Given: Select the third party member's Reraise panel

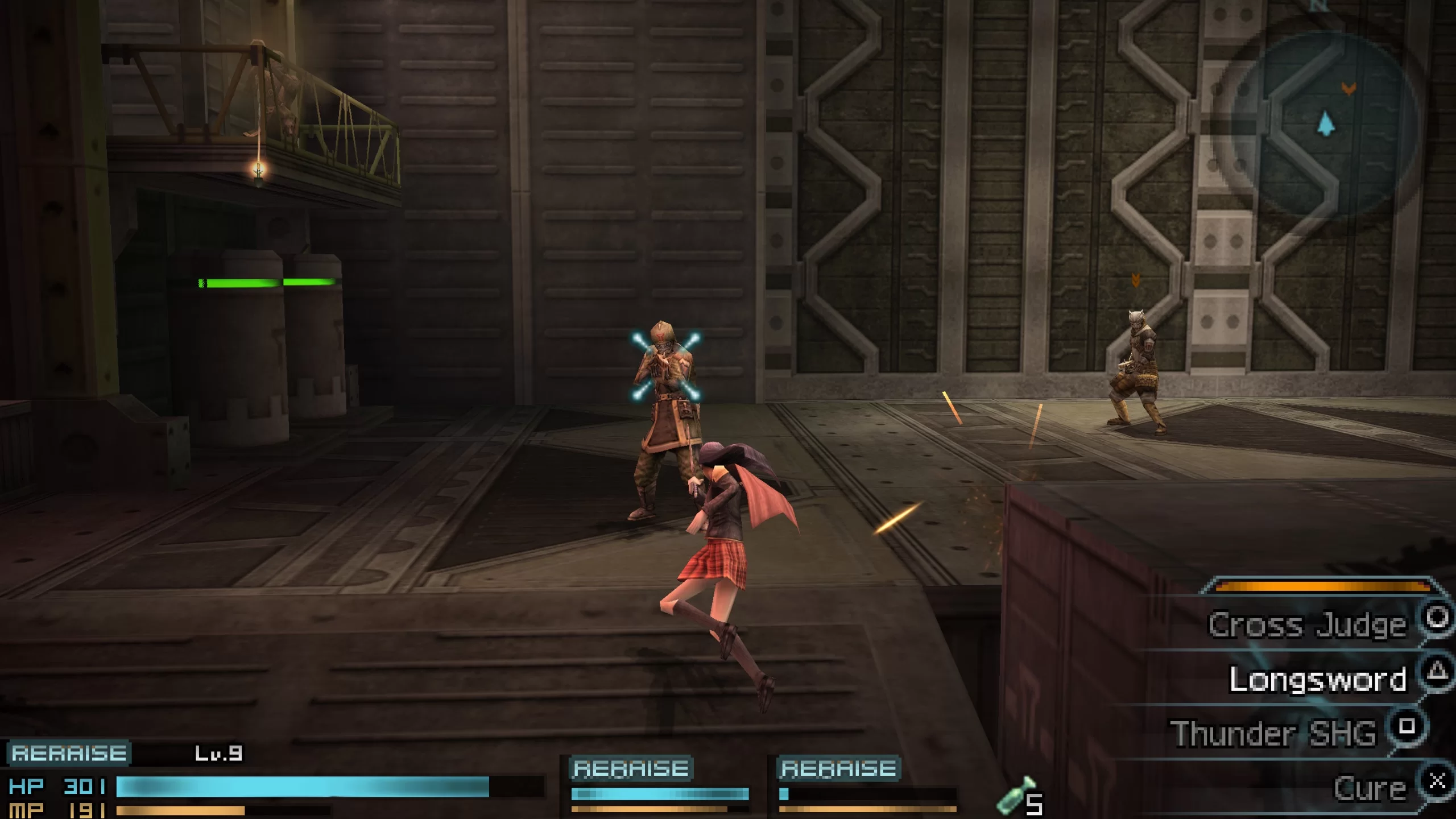Looking at the screenshot, I should point(839,768).
